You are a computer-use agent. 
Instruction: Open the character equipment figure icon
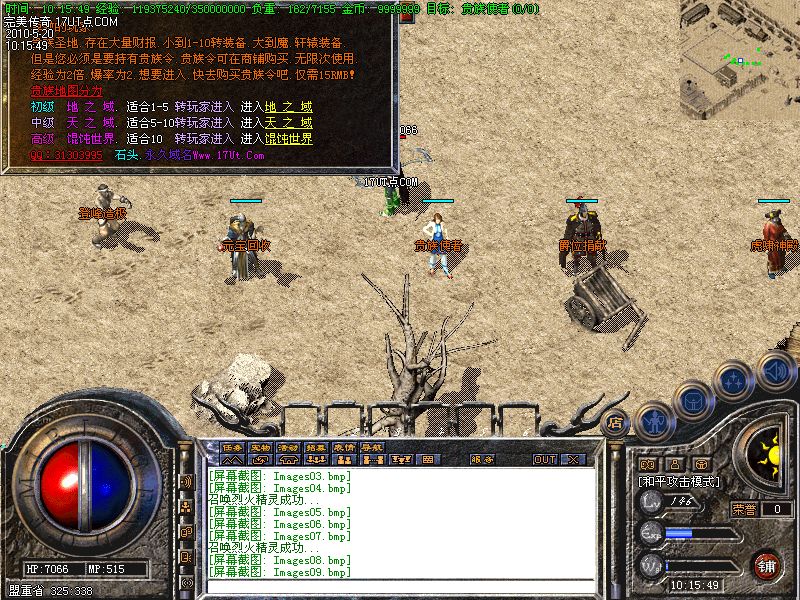[x=653, y=418]
